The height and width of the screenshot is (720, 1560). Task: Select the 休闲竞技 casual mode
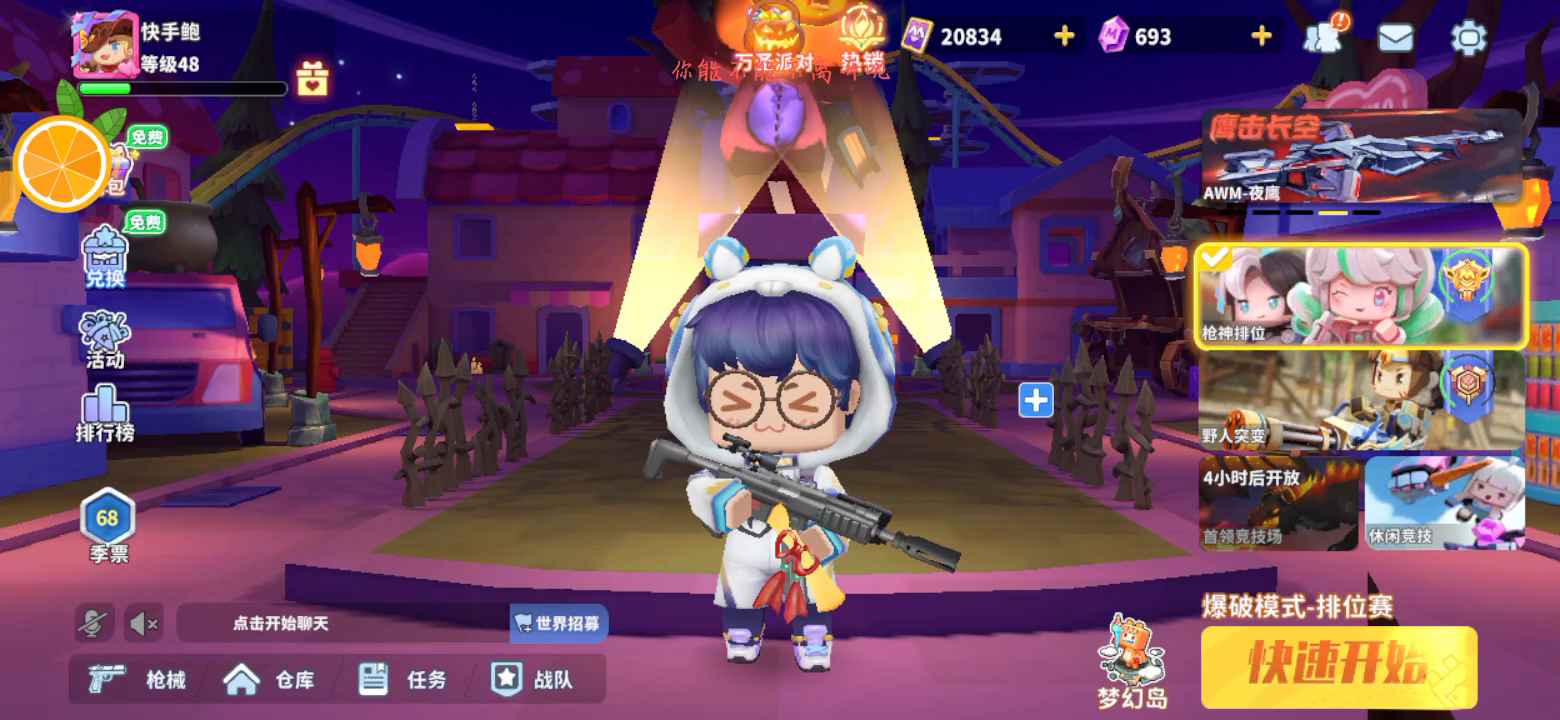click(1444, 503)
